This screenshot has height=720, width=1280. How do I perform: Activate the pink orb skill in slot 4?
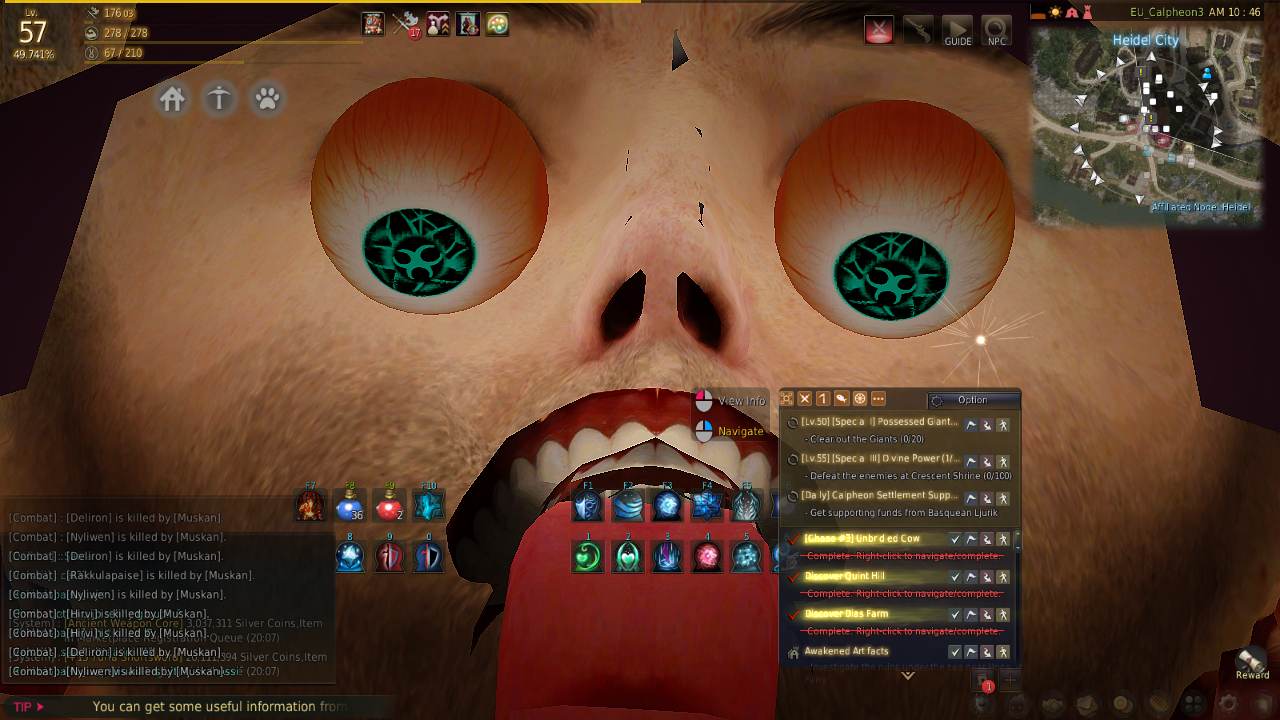(707, 556)
